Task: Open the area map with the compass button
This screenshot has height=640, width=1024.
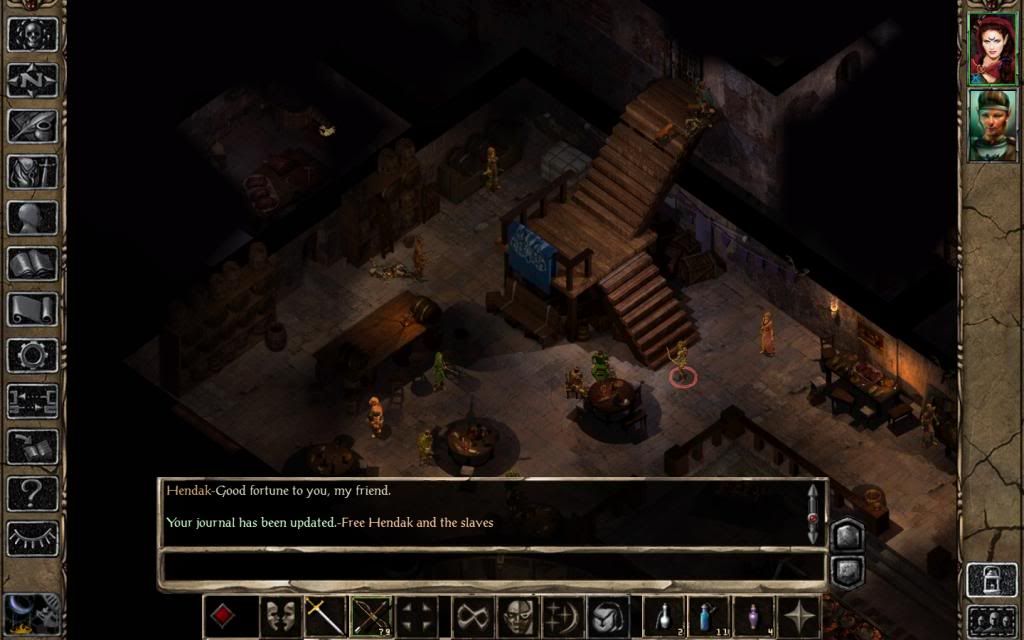Action: (x=33, y=79)
